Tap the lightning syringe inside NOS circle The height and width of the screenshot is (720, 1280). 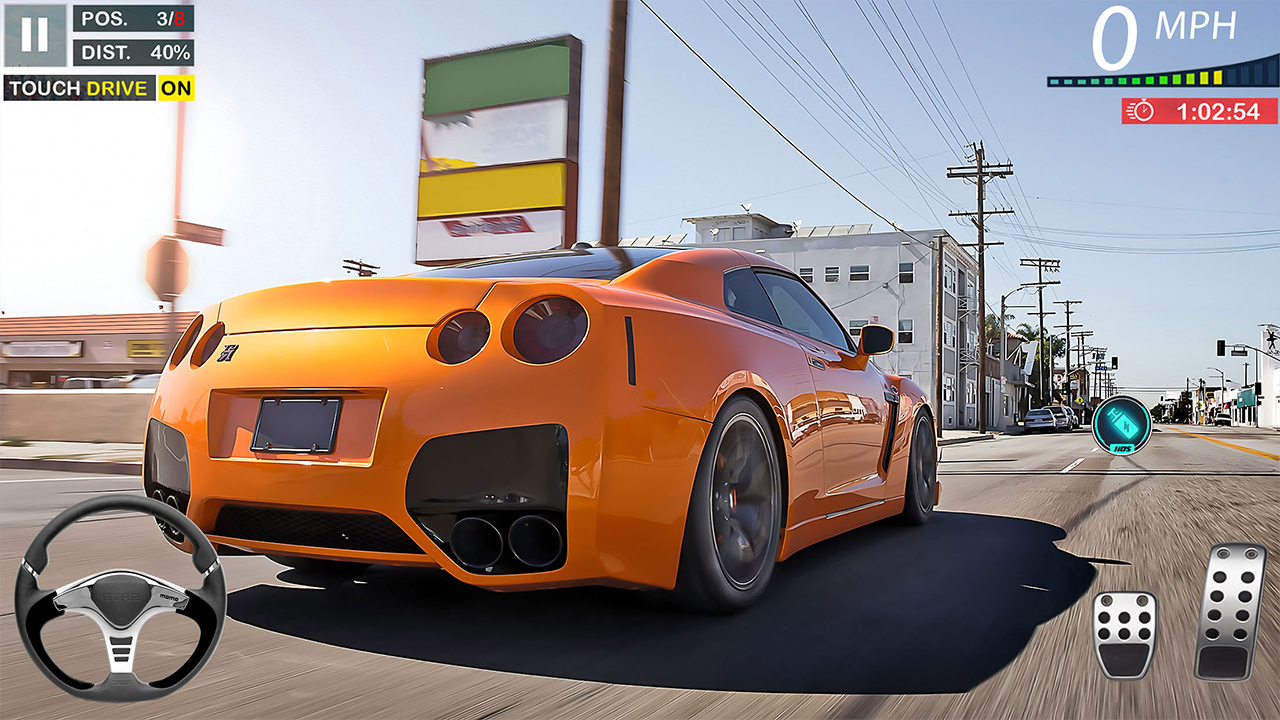click(1122, 423)
